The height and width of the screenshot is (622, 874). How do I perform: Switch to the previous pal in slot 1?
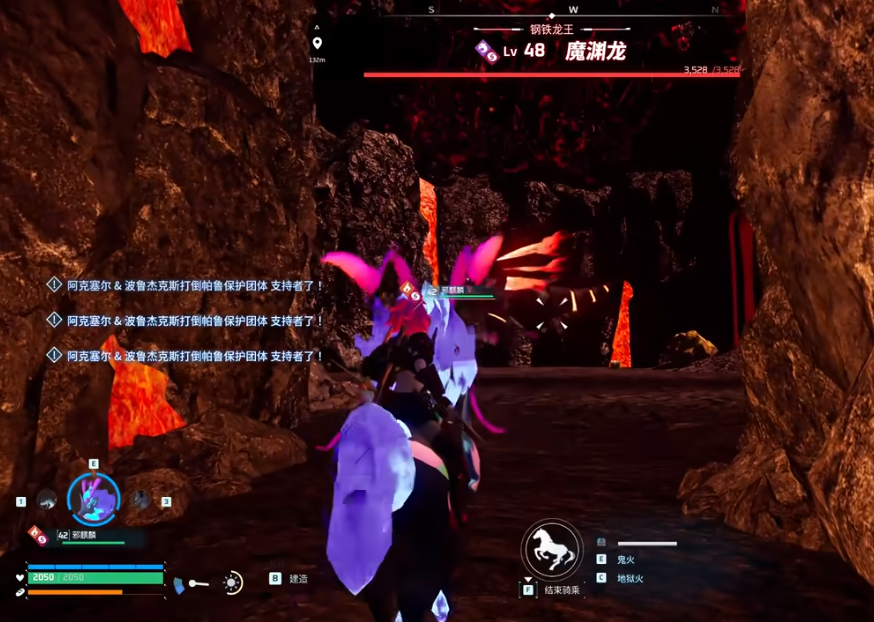pos(46,500)
